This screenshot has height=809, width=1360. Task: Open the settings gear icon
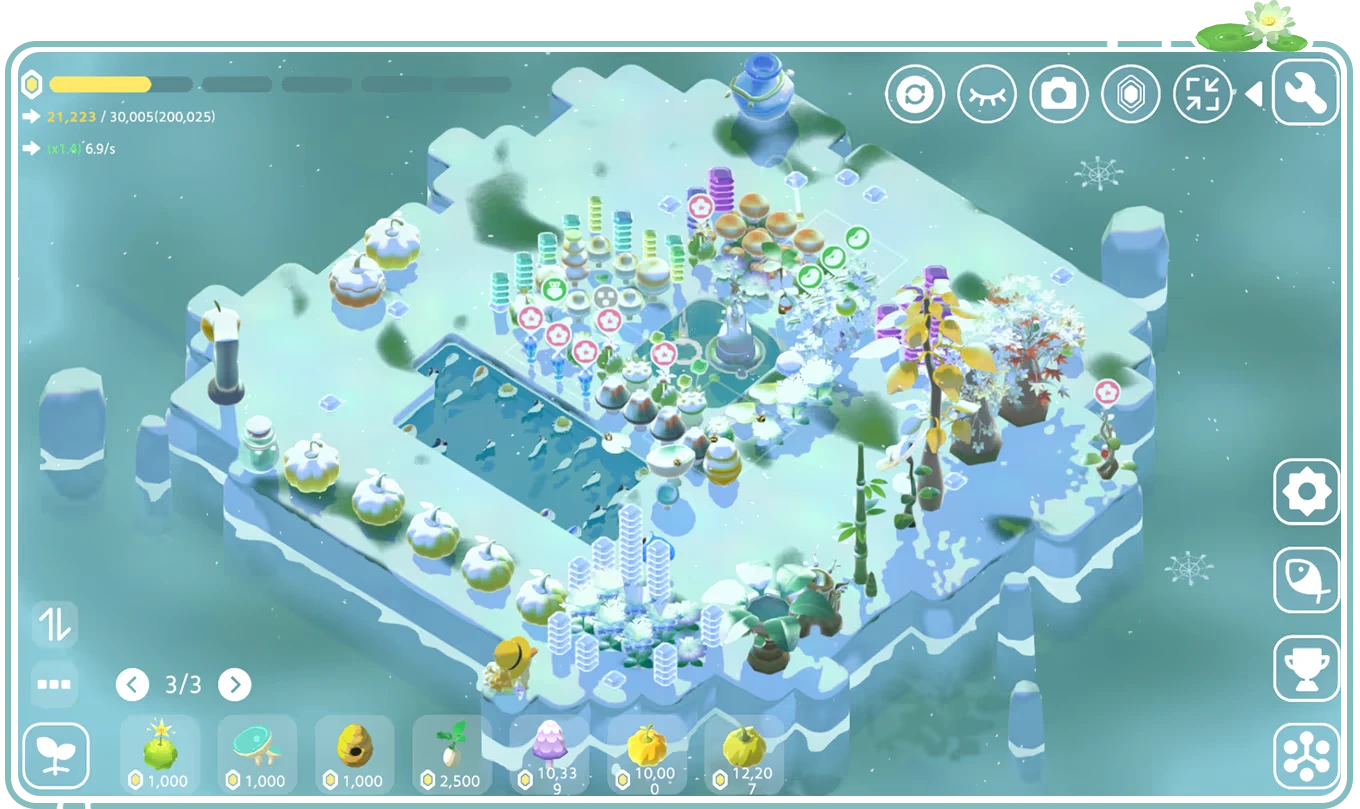1304,491
